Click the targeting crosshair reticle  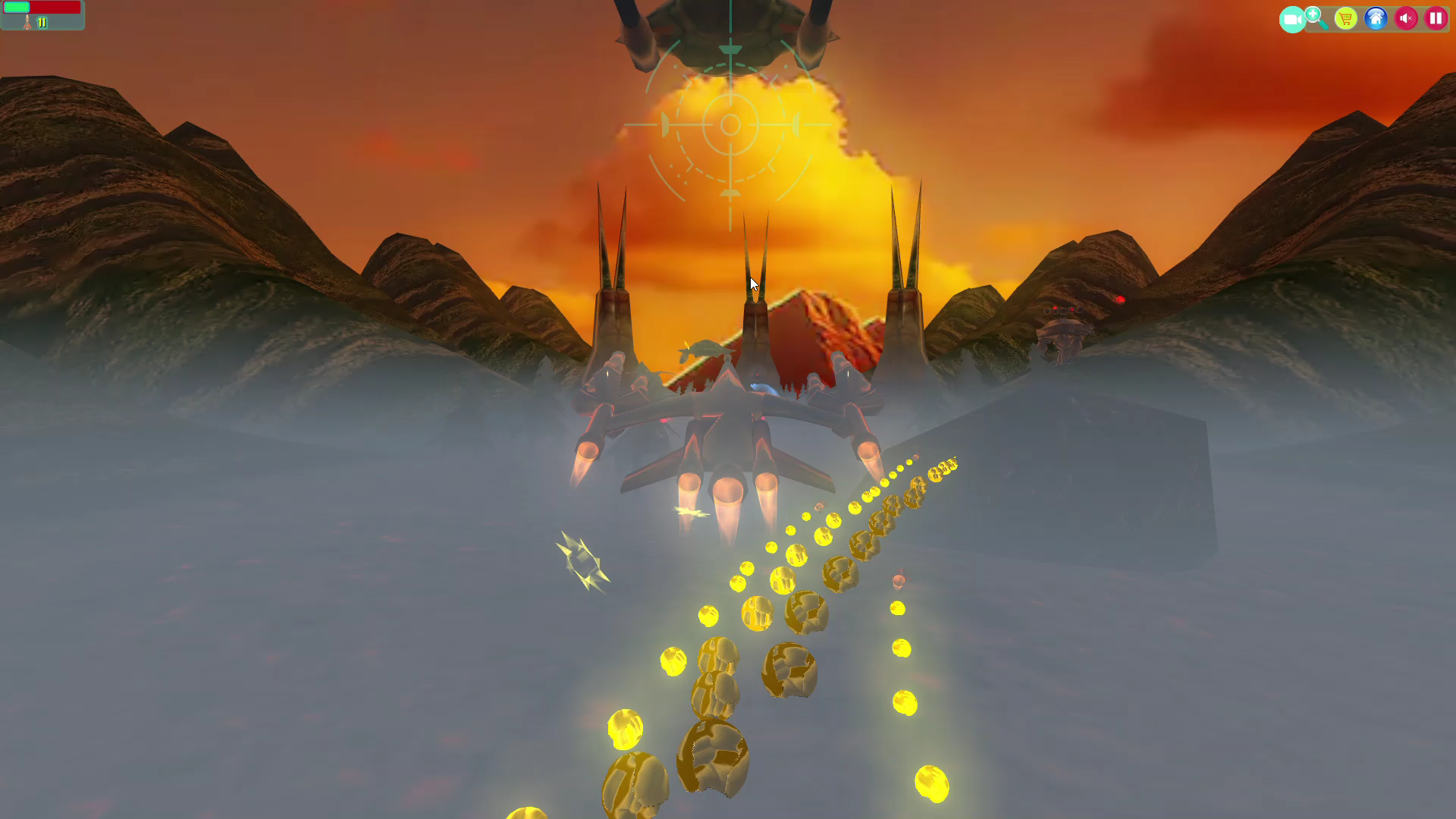coord(730,124)
